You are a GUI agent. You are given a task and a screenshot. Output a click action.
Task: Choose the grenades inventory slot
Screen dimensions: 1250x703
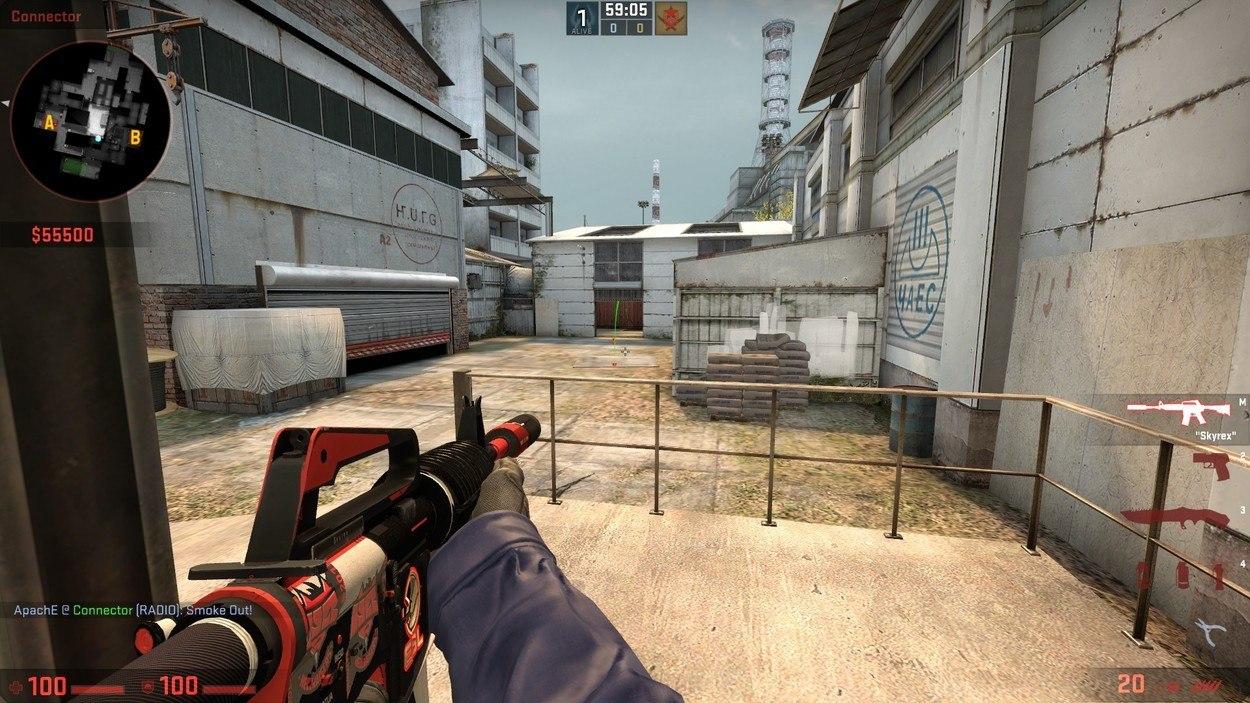point(1180,574)
